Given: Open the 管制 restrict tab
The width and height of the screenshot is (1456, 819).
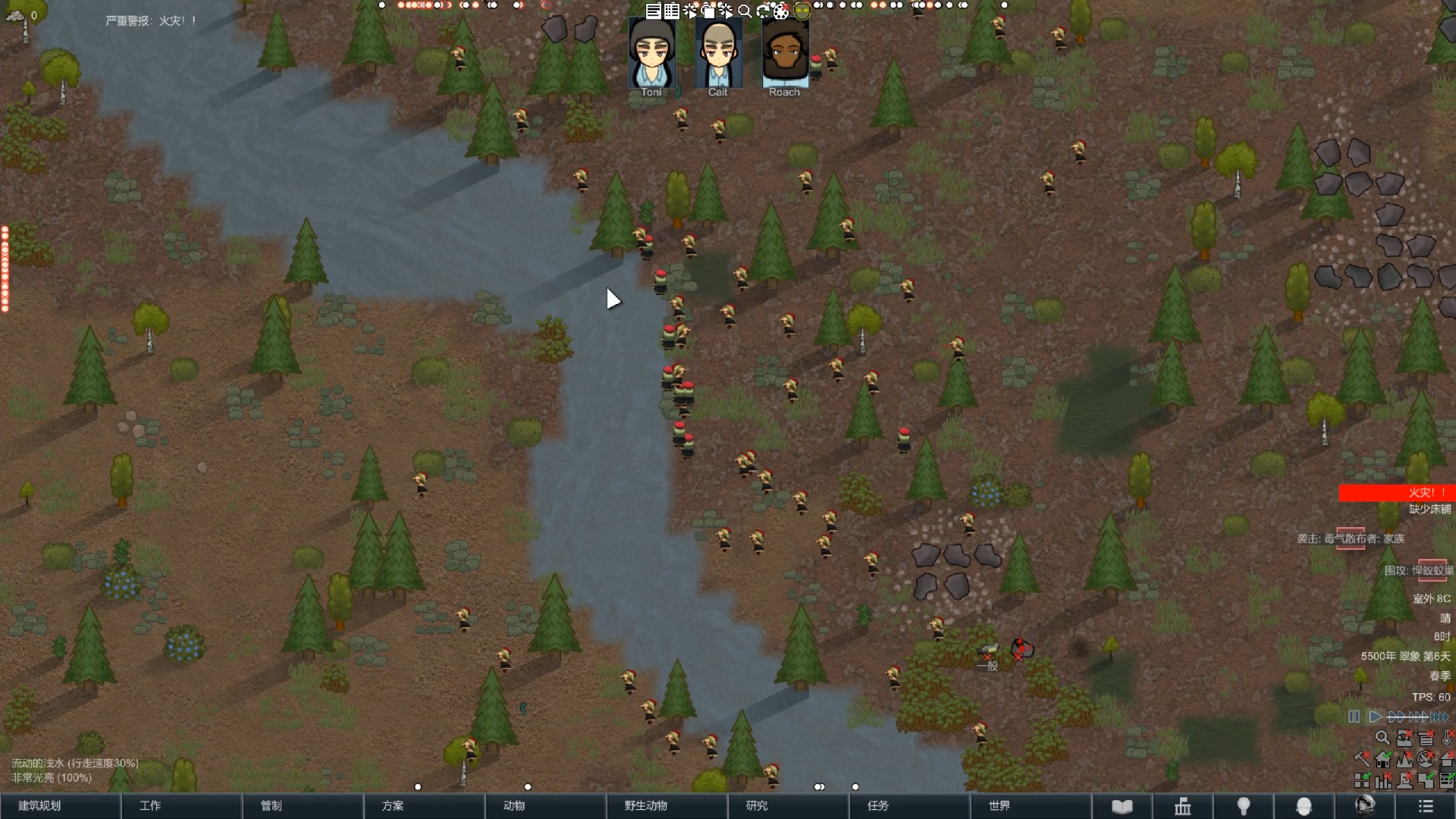Looking at the screenshot, I should coord(303,805).
